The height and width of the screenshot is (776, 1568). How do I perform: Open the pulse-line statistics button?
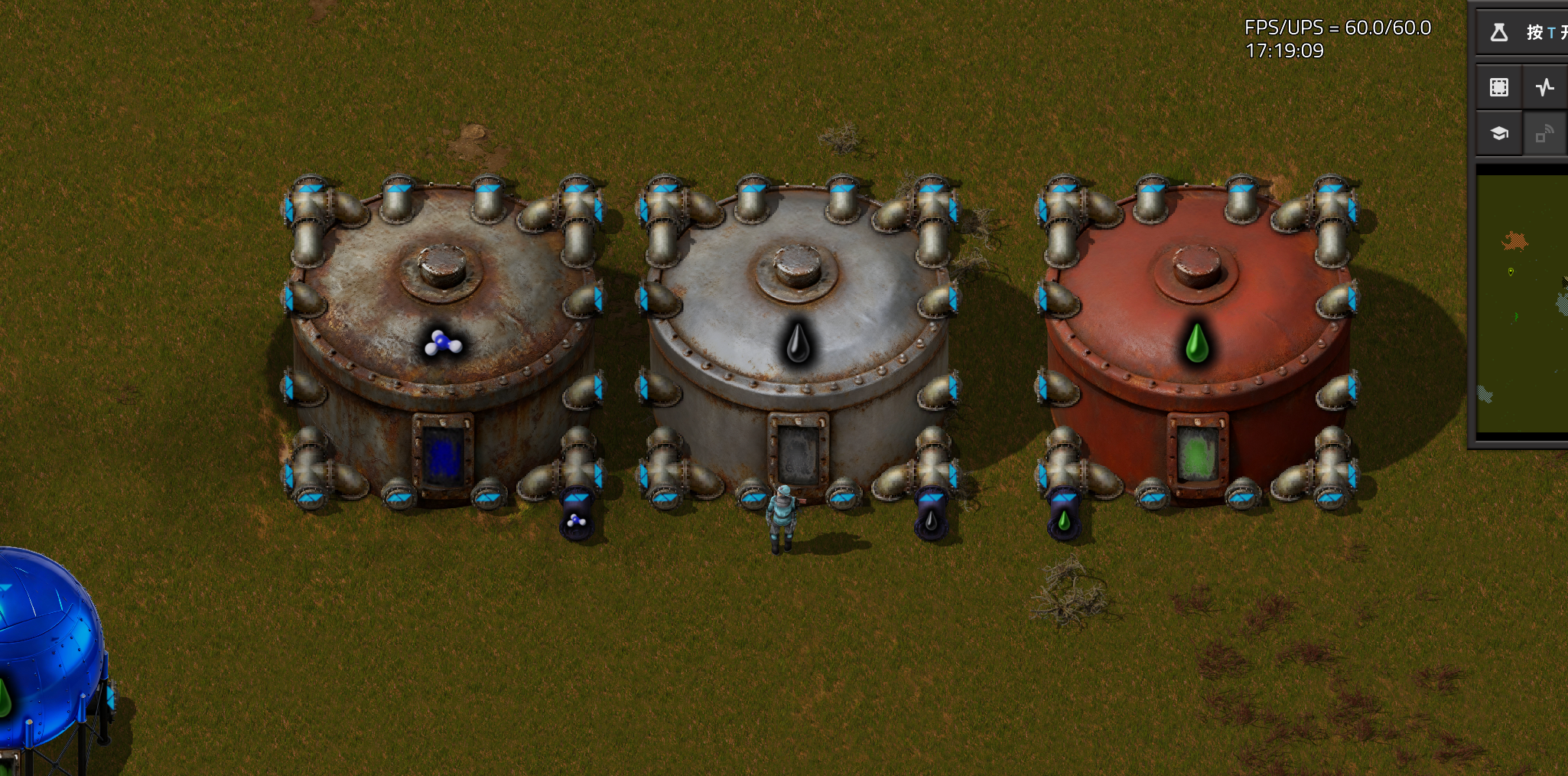pos(1545,87)
